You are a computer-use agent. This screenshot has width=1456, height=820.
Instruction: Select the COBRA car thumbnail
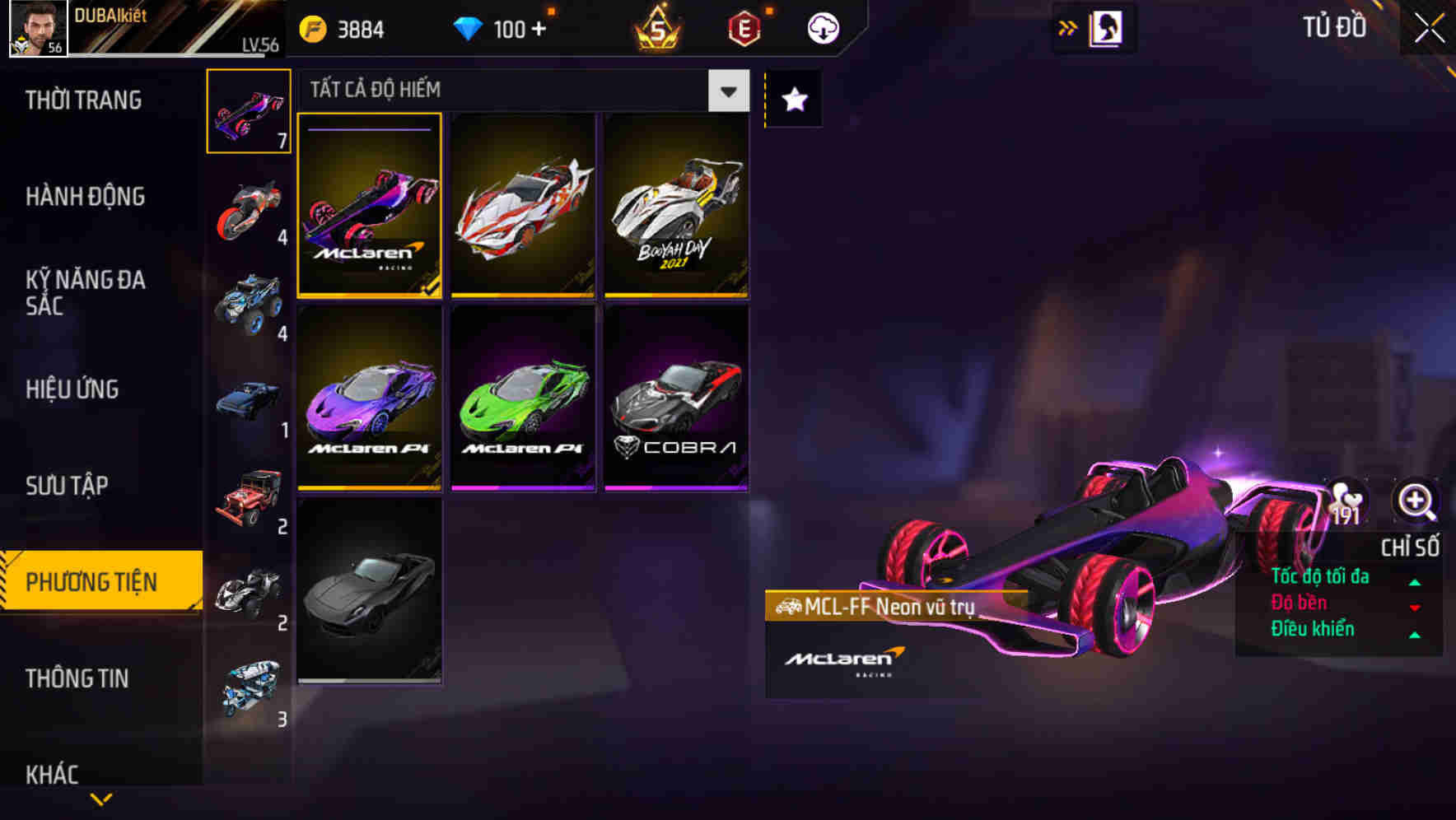coord(675,399)
